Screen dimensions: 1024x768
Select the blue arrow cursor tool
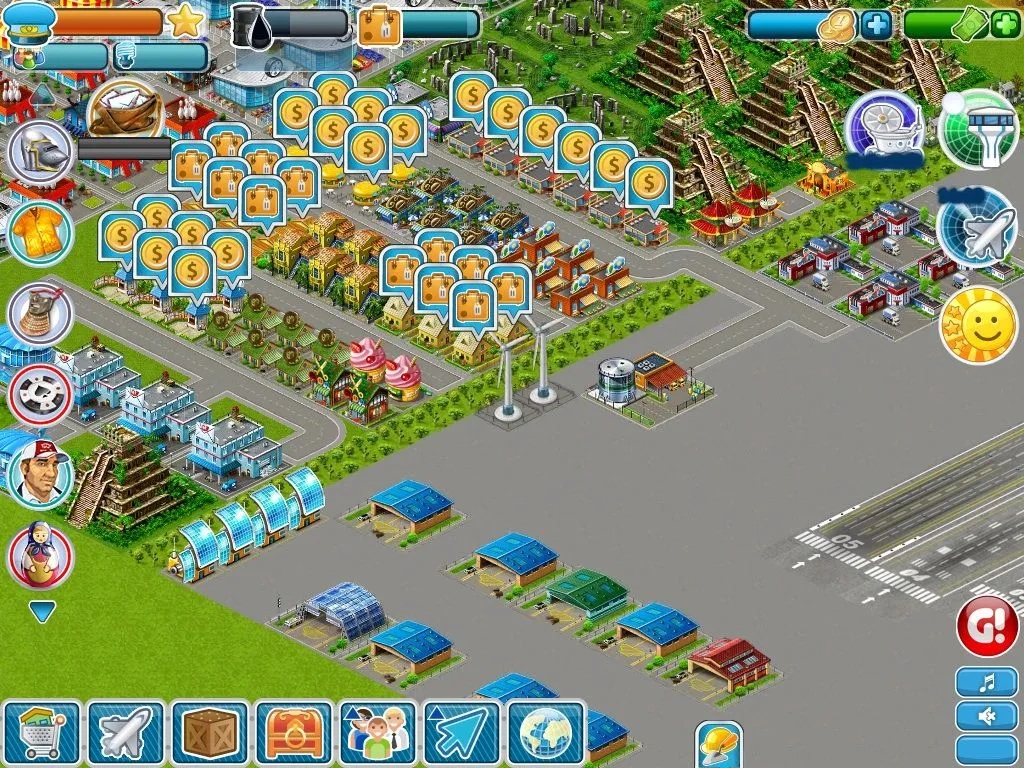pos(462,733)
